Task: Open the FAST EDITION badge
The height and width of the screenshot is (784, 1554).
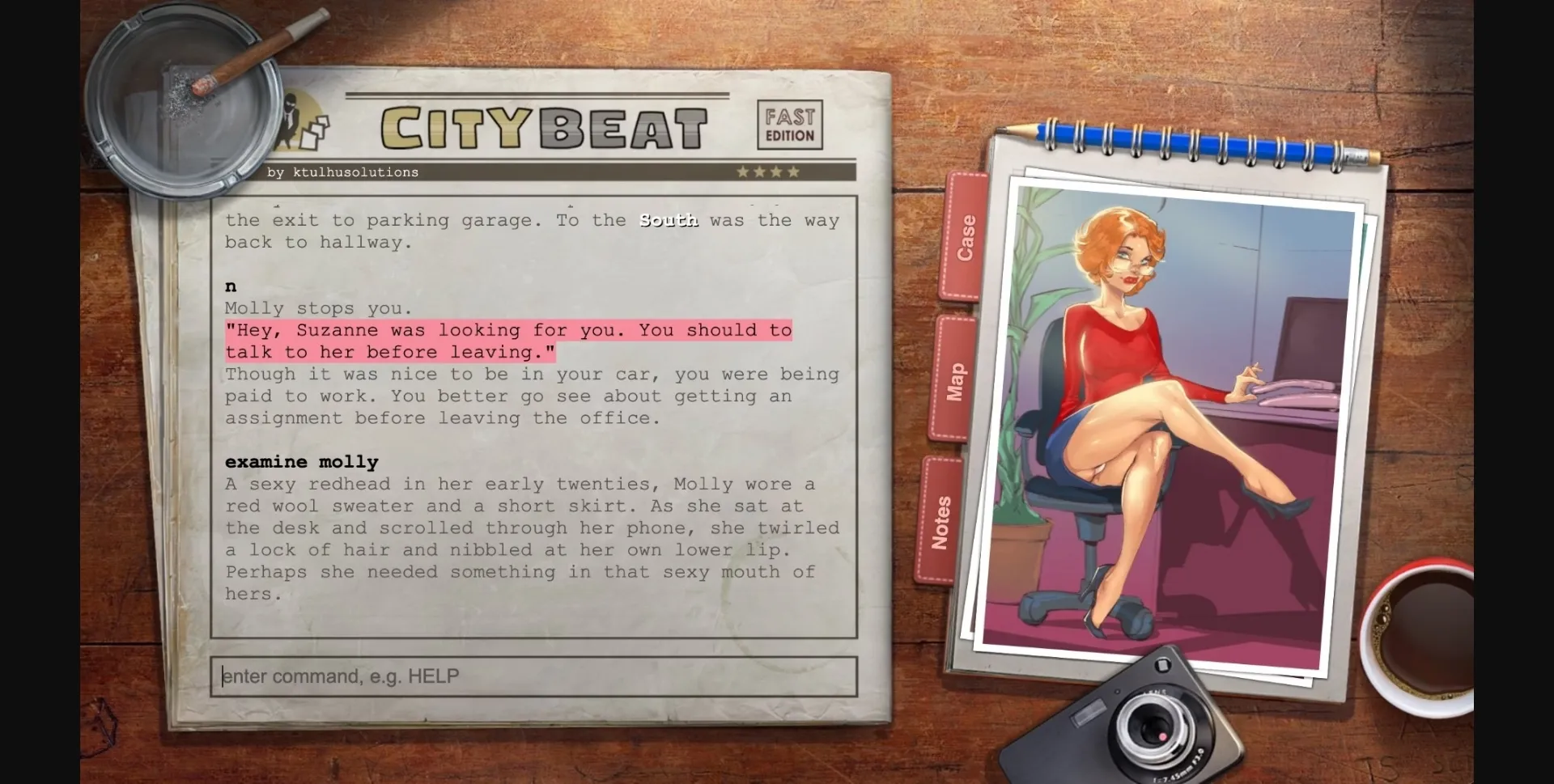Action: 789,125
